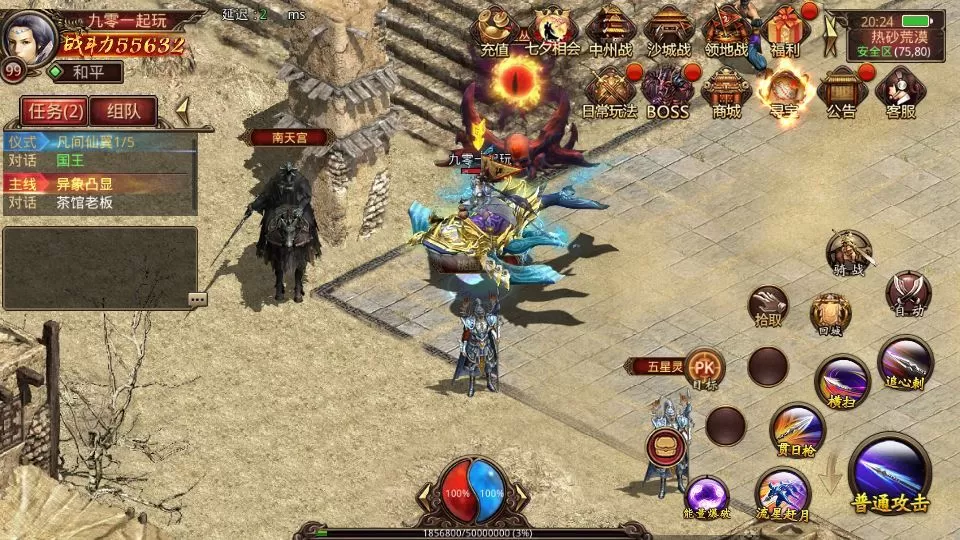
Task: Open the BOSS menu icon
Action: pos(667,93)
